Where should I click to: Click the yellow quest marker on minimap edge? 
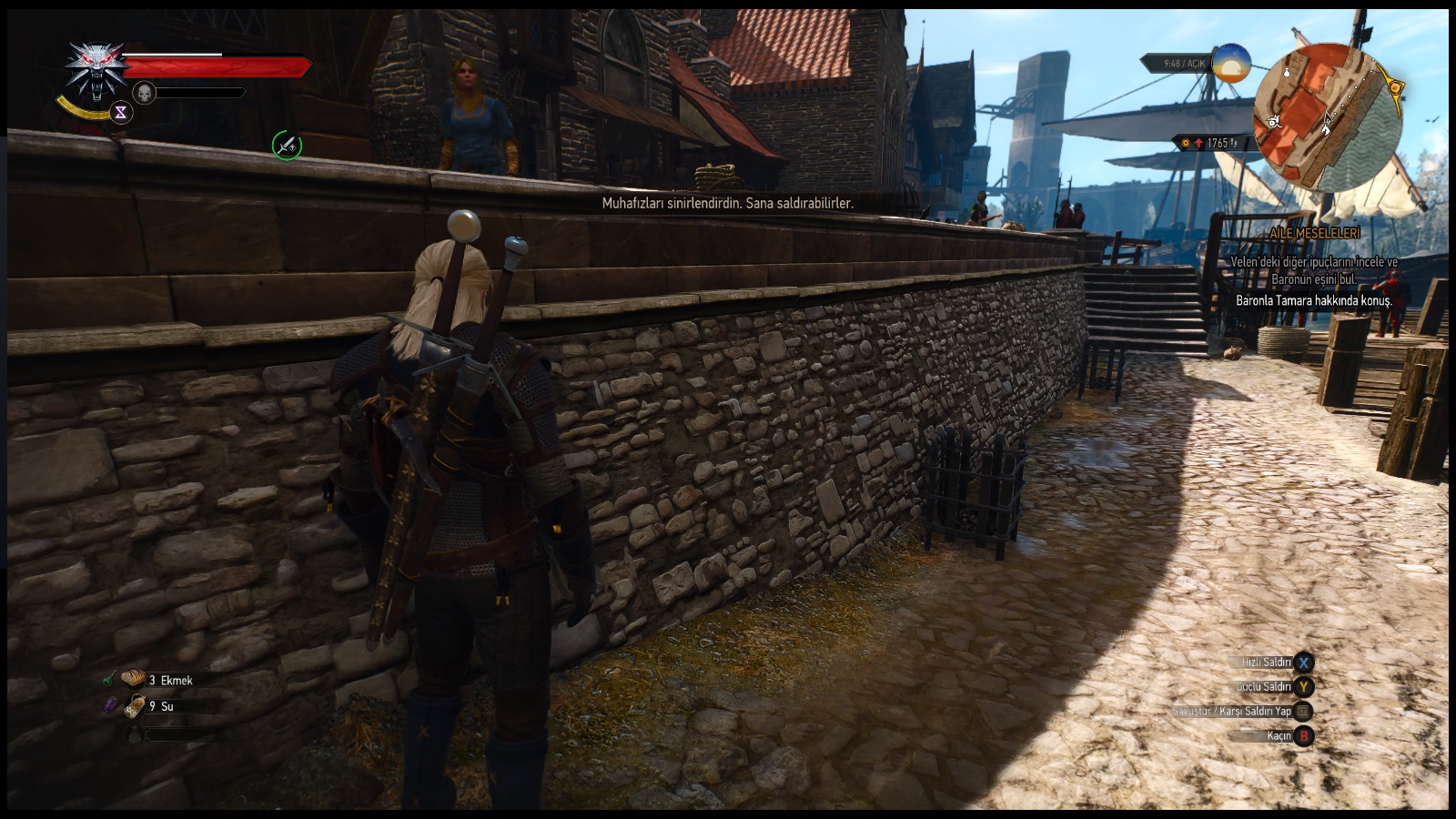1395,87
